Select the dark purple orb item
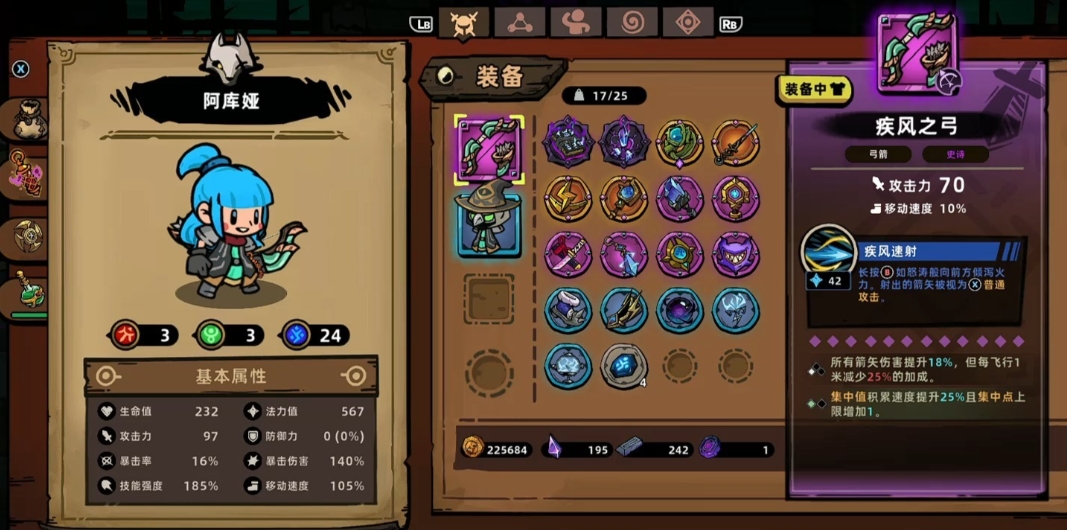 pos(680,310)
